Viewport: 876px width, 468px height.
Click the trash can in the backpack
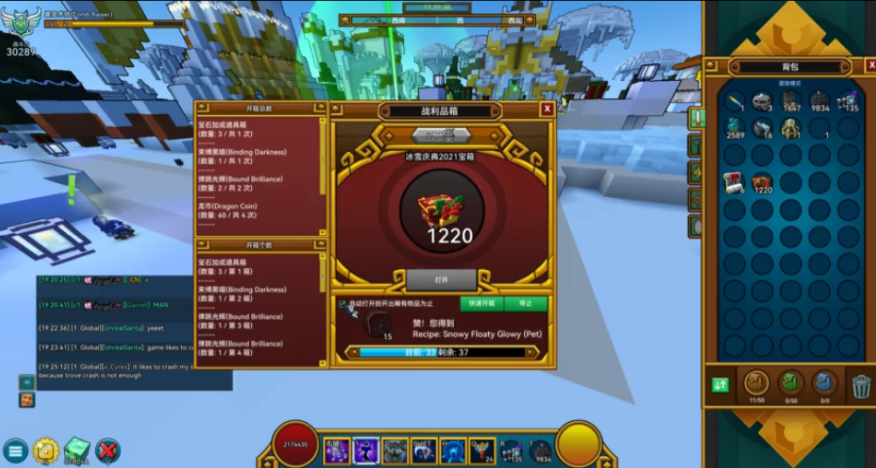[x=860, y=386]
